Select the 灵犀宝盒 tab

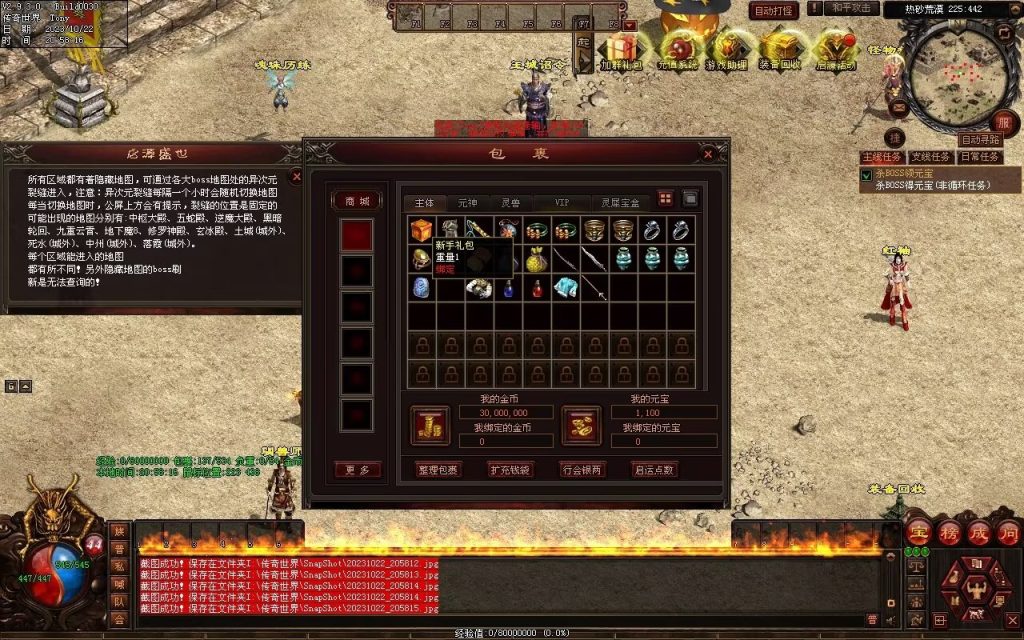tap(623, 202)
